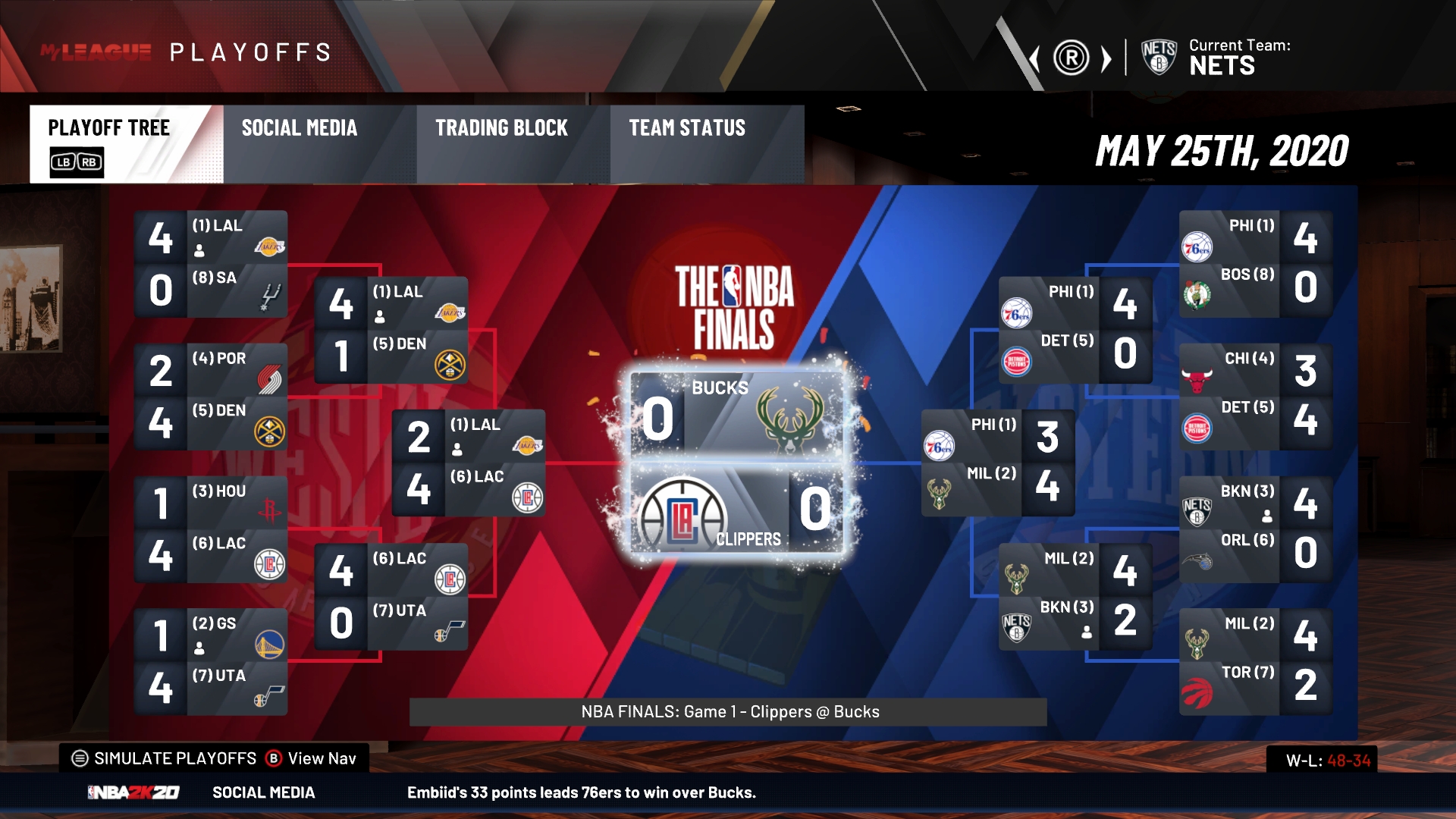Open the Lakers vs Spurs first-round series
Viewport: 1456px width, 819px height.
pyautogui.click(x=211, y=264)
